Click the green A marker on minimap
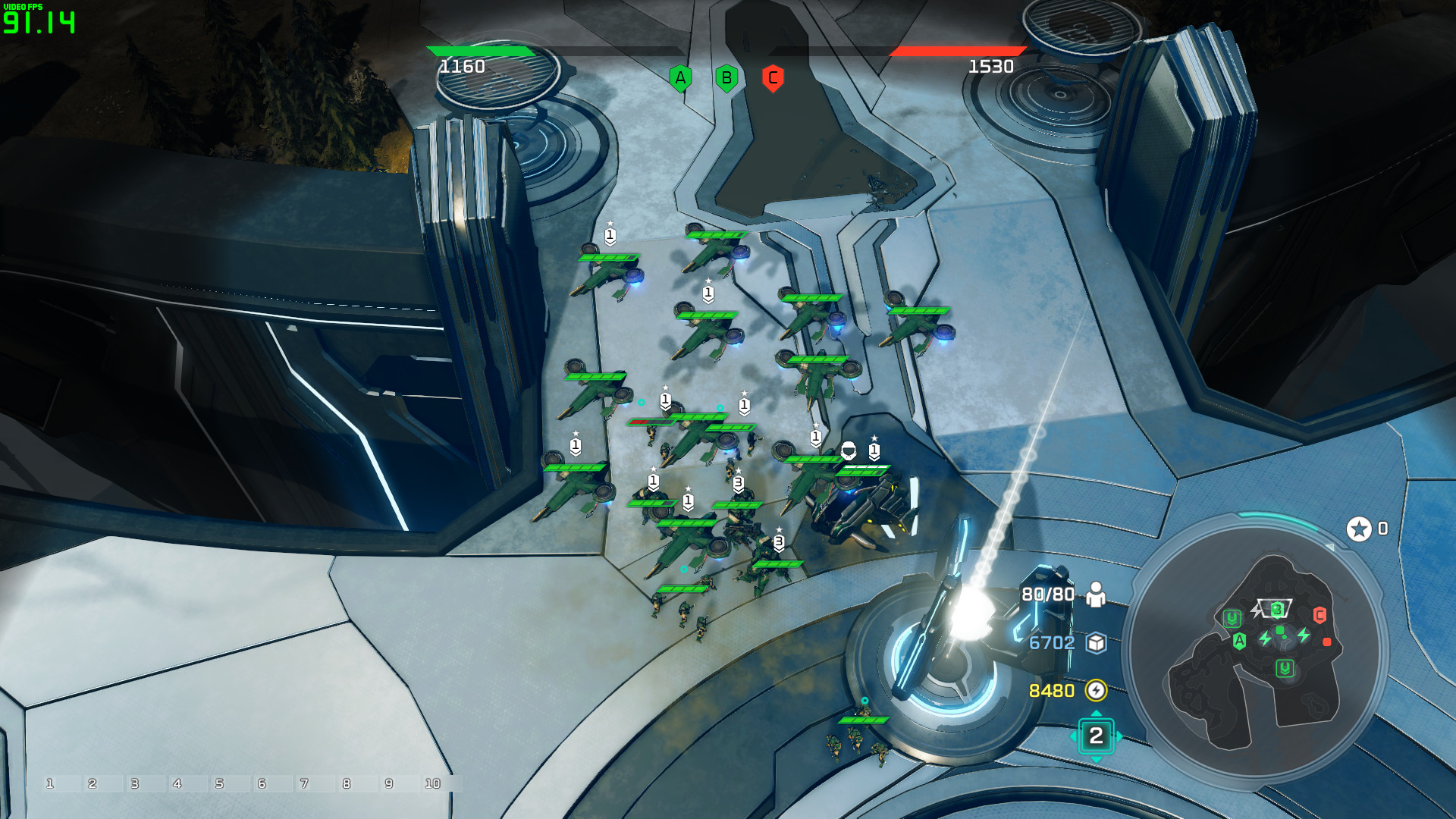The image size is (1456, 819). [x=1239, y=641]
